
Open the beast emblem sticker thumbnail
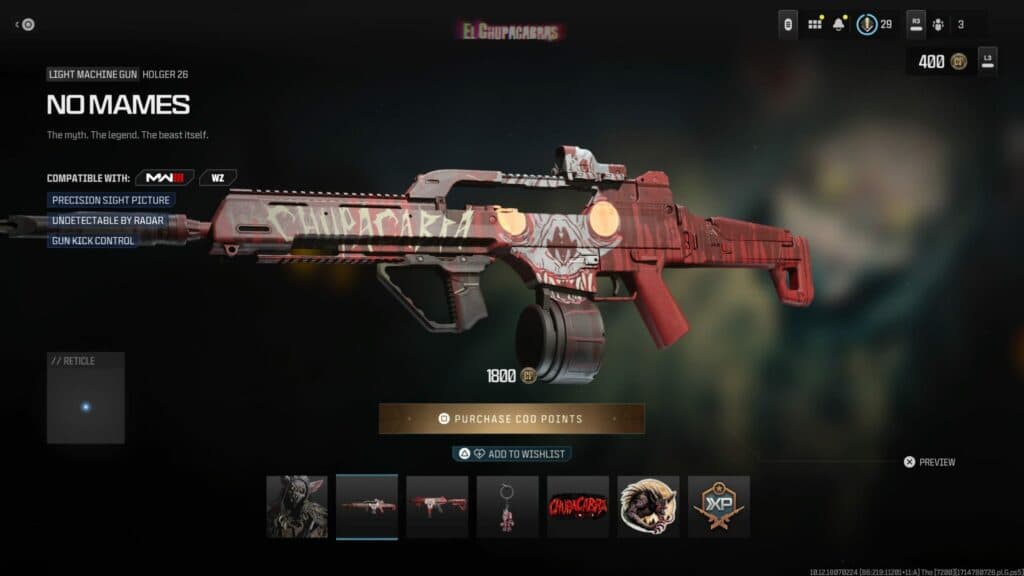(x=648, y=506)
